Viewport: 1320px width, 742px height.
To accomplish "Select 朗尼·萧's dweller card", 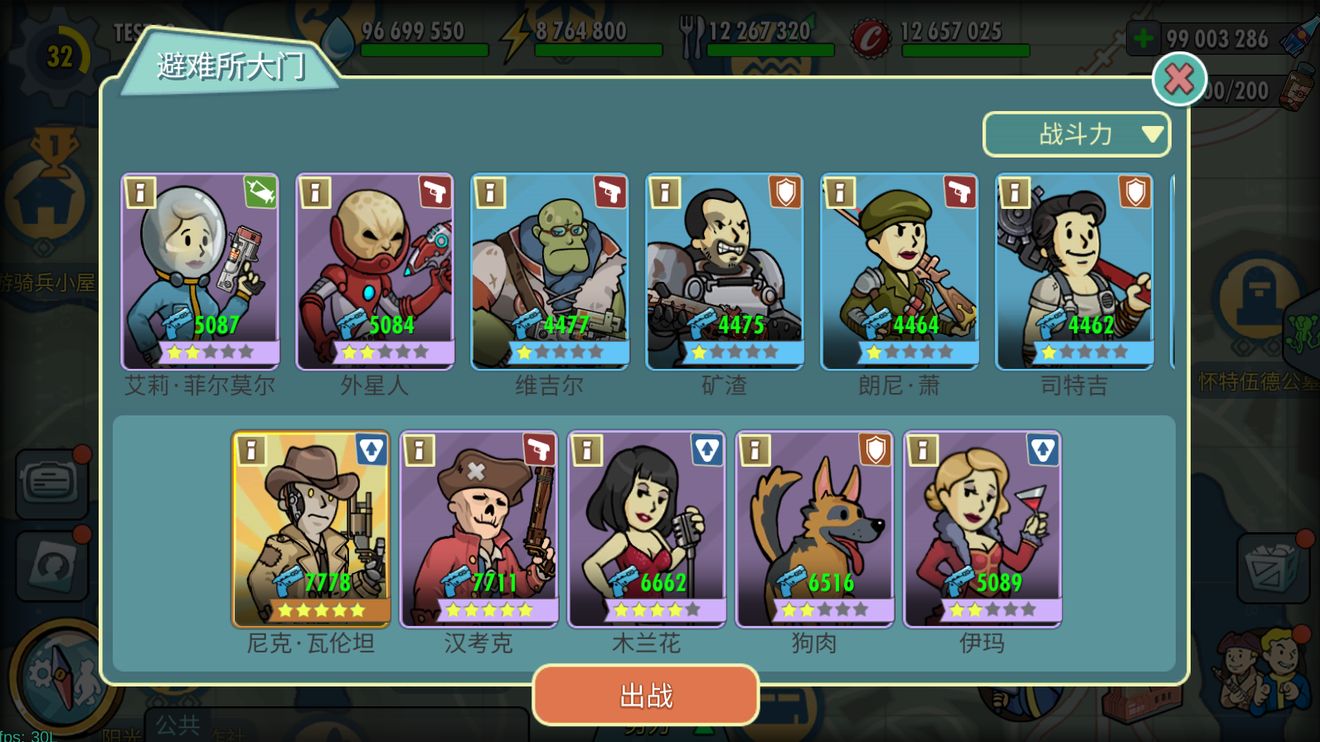I will pos(899,270).
